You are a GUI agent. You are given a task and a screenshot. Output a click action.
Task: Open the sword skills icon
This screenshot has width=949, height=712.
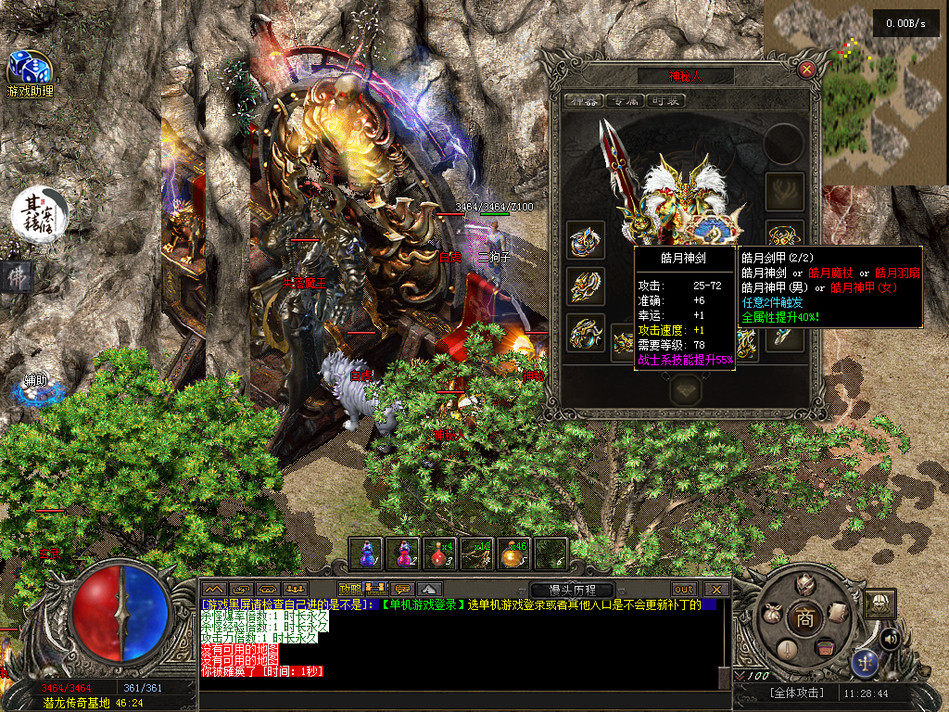785,650
